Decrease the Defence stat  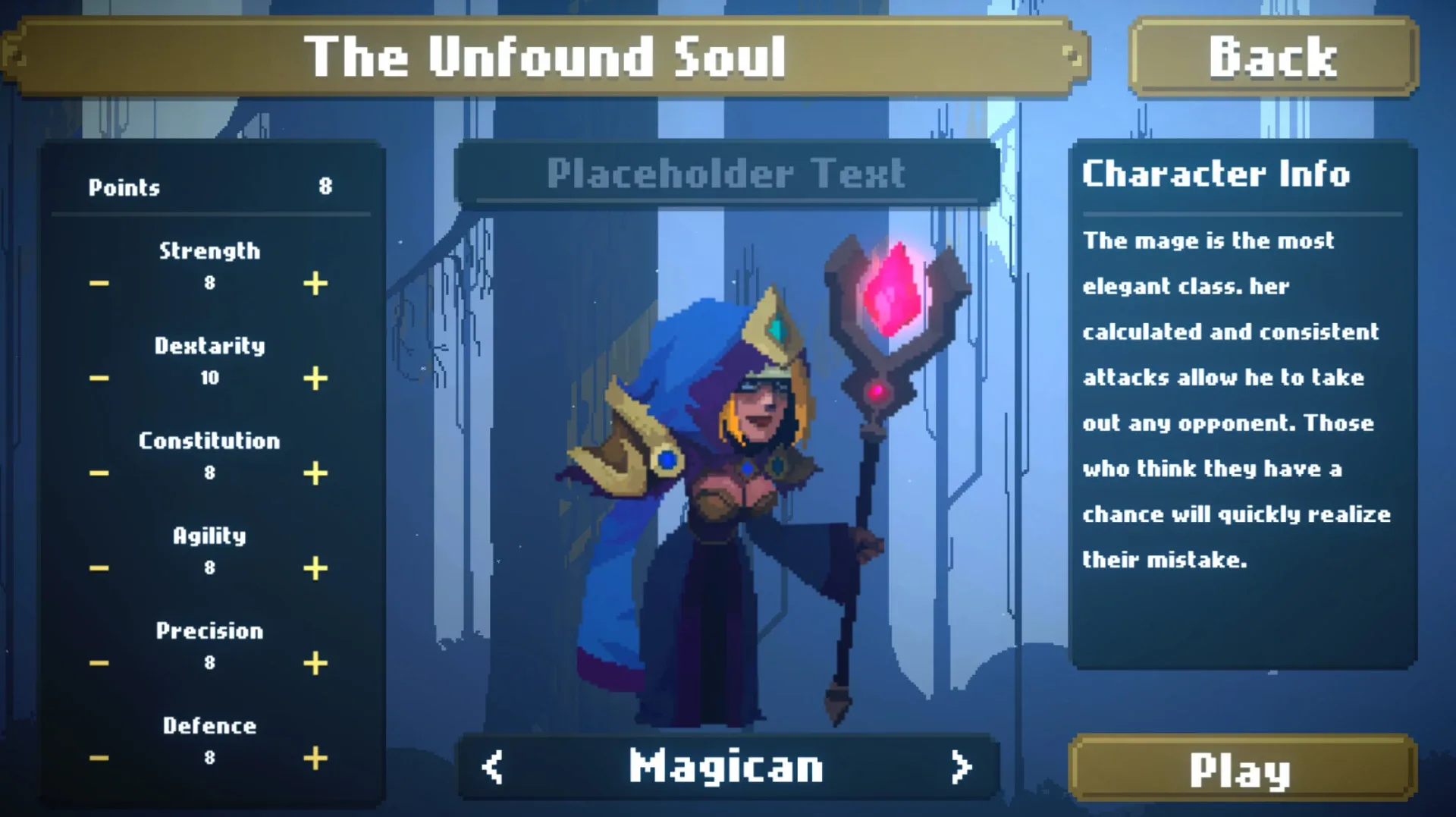point(98,756)
